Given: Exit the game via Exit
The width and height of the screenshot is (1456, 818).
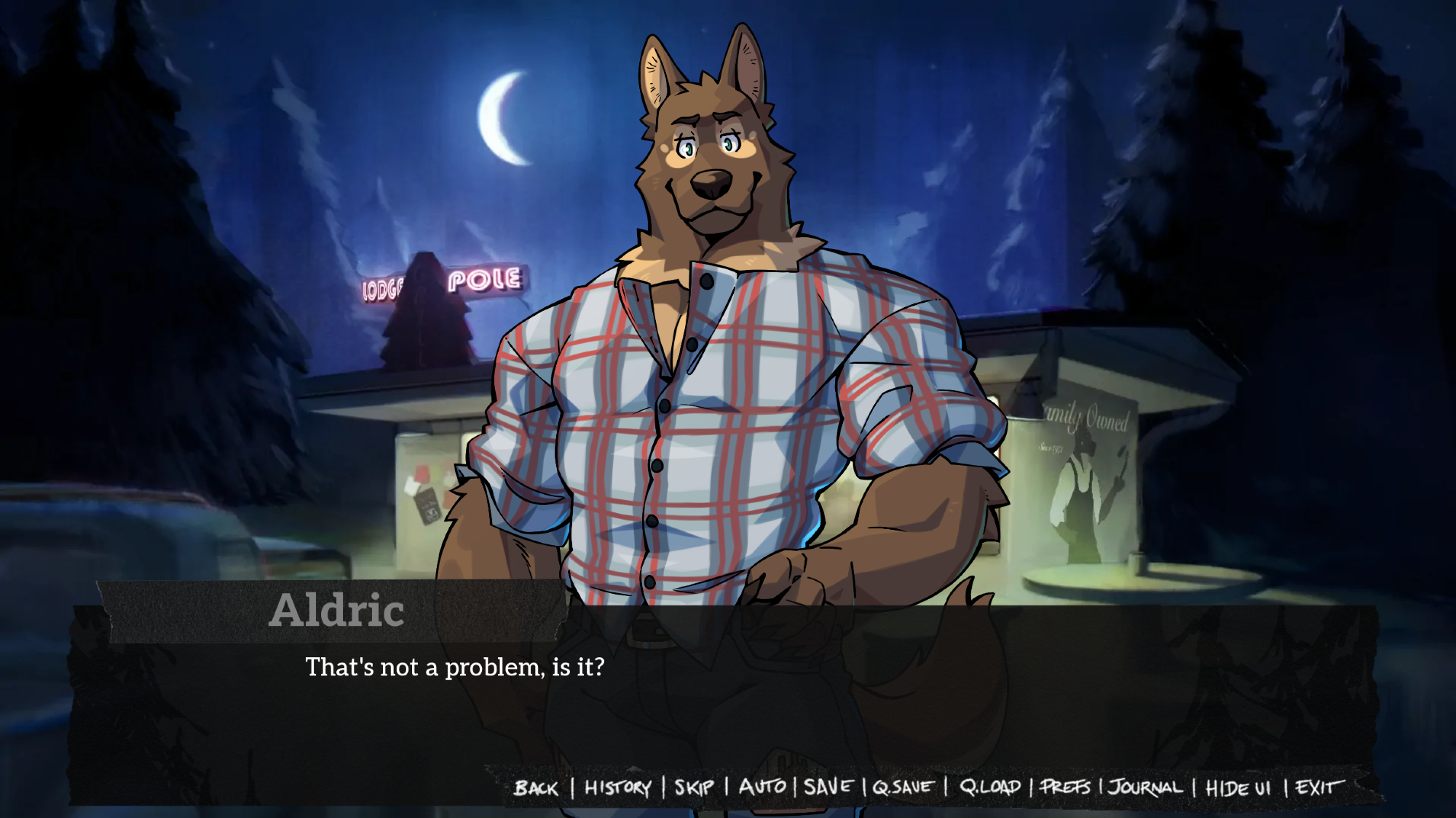Looking at the screenshot, I should (1318, 787).
